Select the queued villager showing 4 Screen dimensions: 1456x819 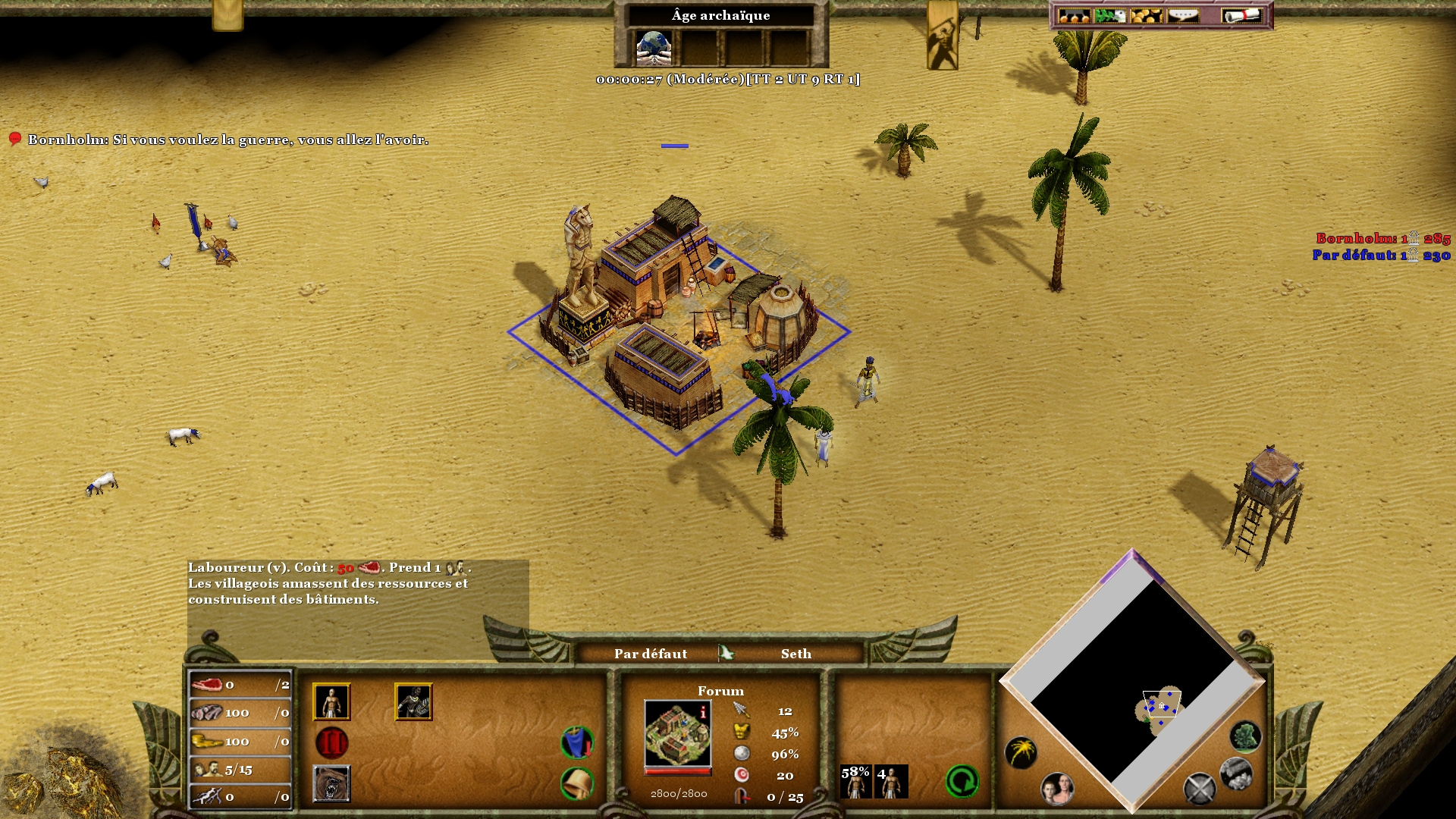click(x=891, y=782)
